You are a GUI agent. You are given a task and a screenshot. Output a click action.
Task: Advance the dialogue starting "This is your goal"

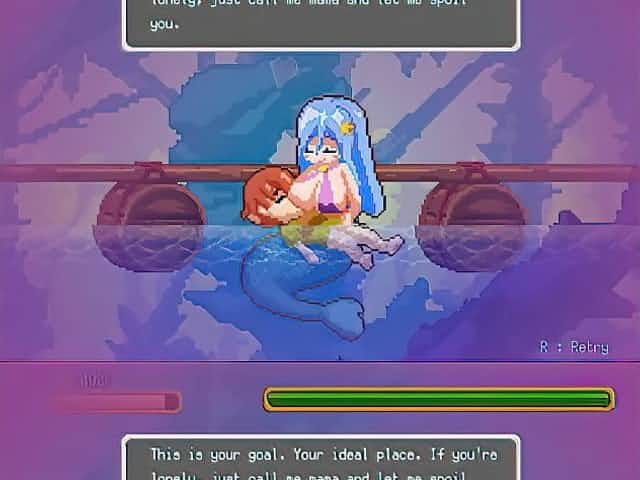[321, 458]
